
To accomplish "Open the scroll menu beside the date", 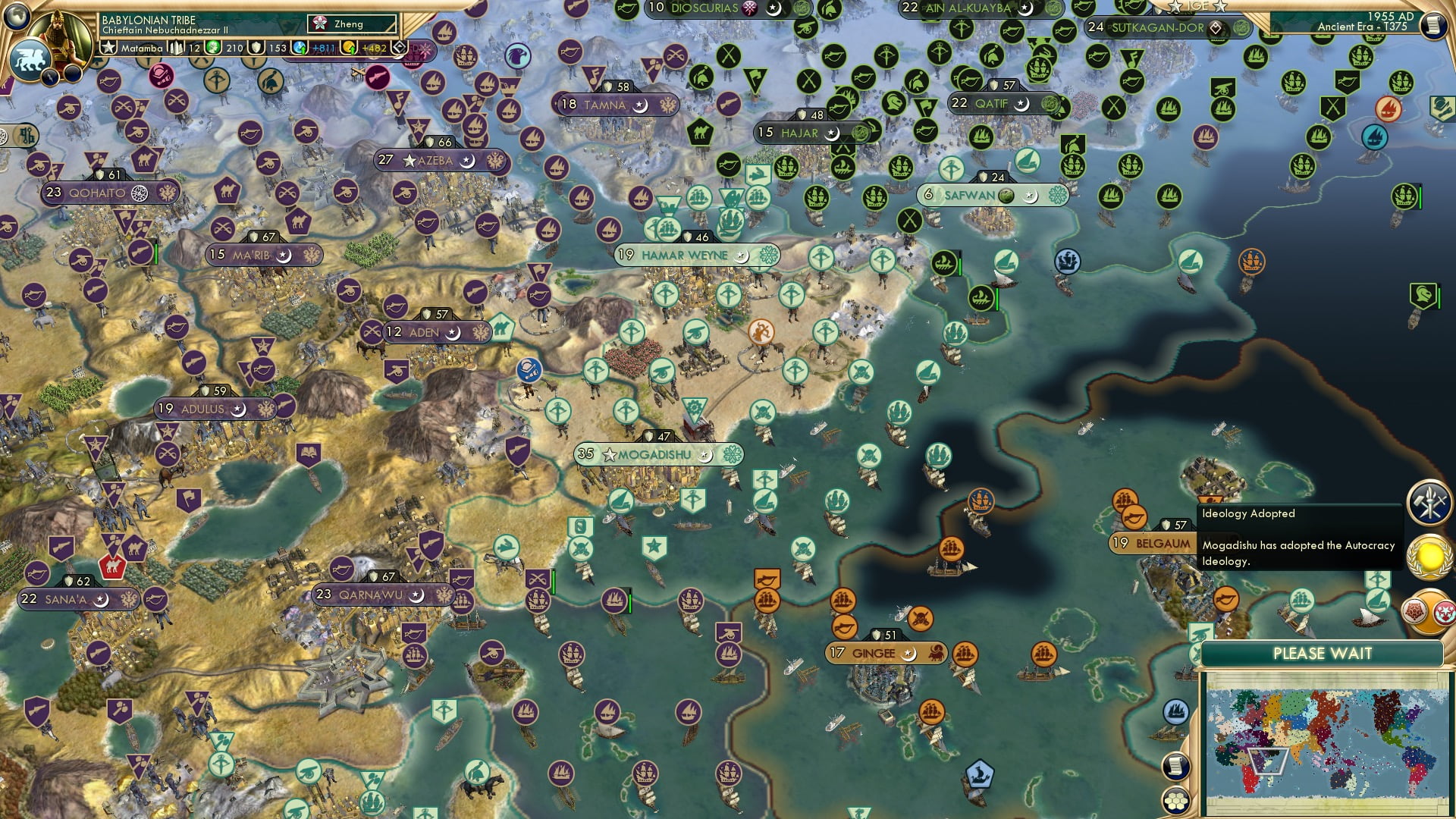I will (x=1432, y=26).
